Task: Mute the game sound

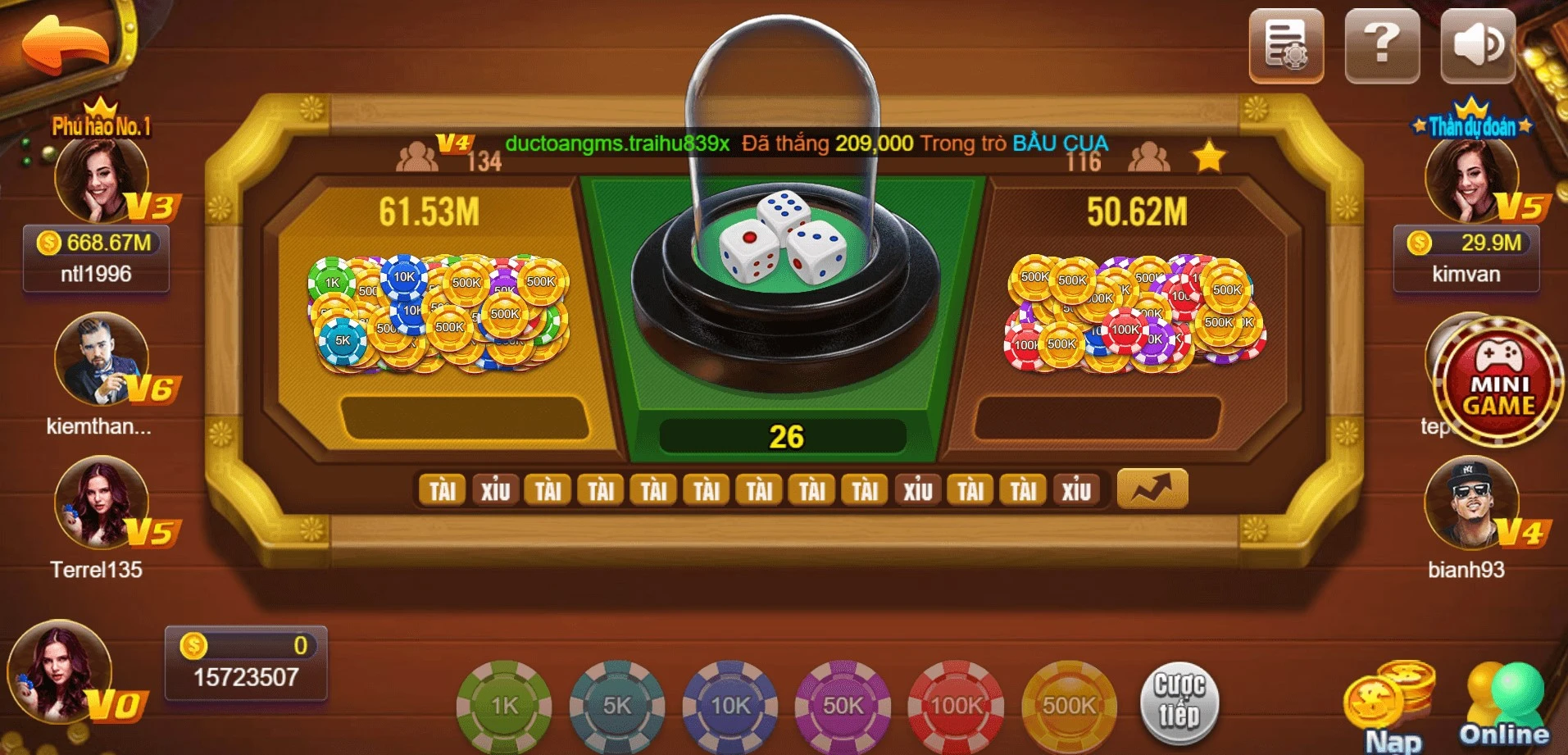Action: [x=1476, y=47]
